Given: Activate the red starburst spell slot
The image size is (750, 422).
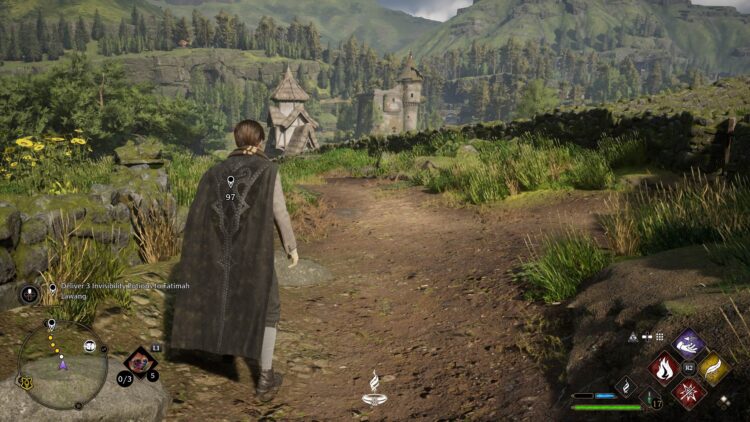Looking at the screenshot, I should pos(689,392).
